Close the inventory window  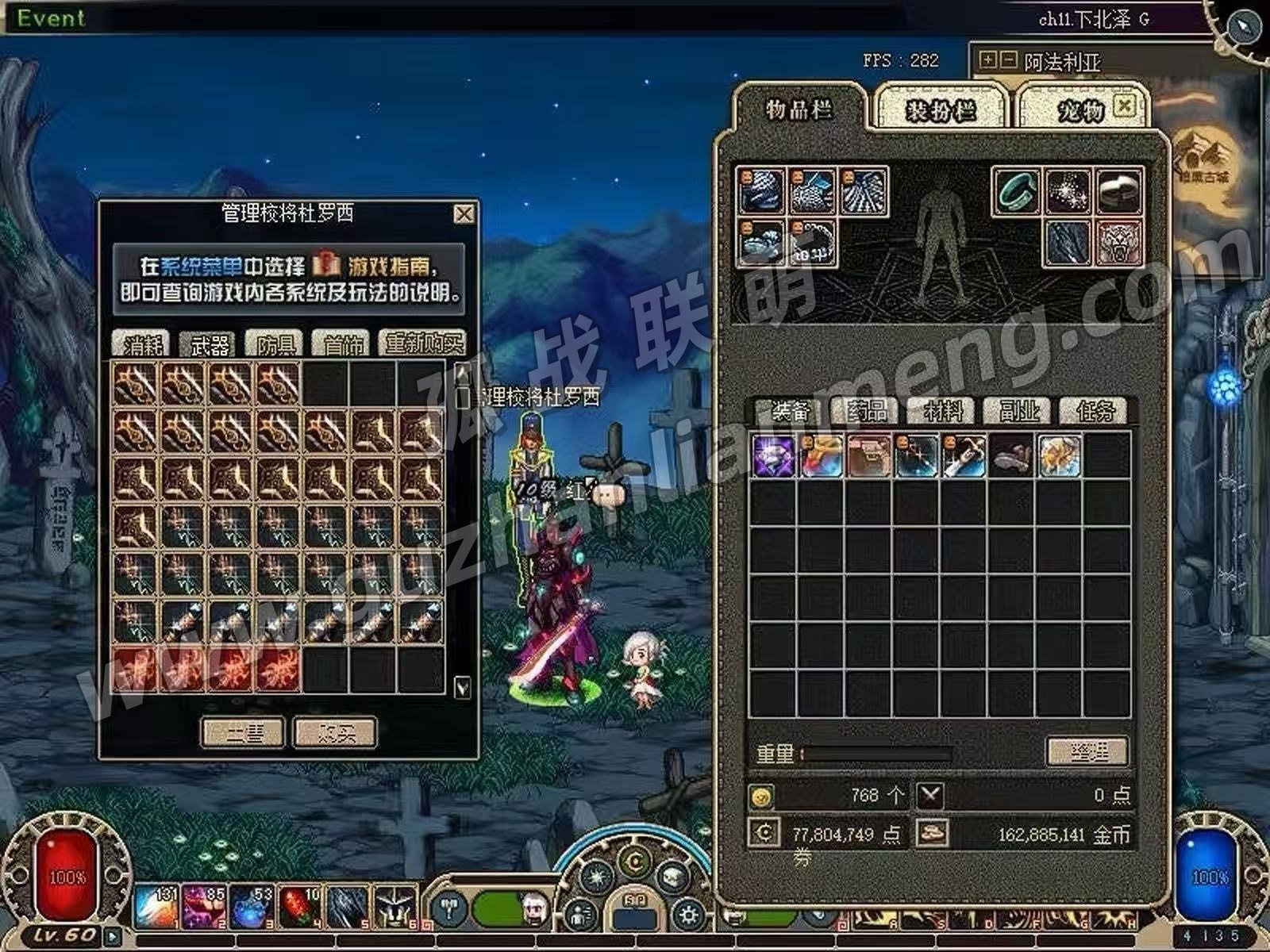point(1124,106)
